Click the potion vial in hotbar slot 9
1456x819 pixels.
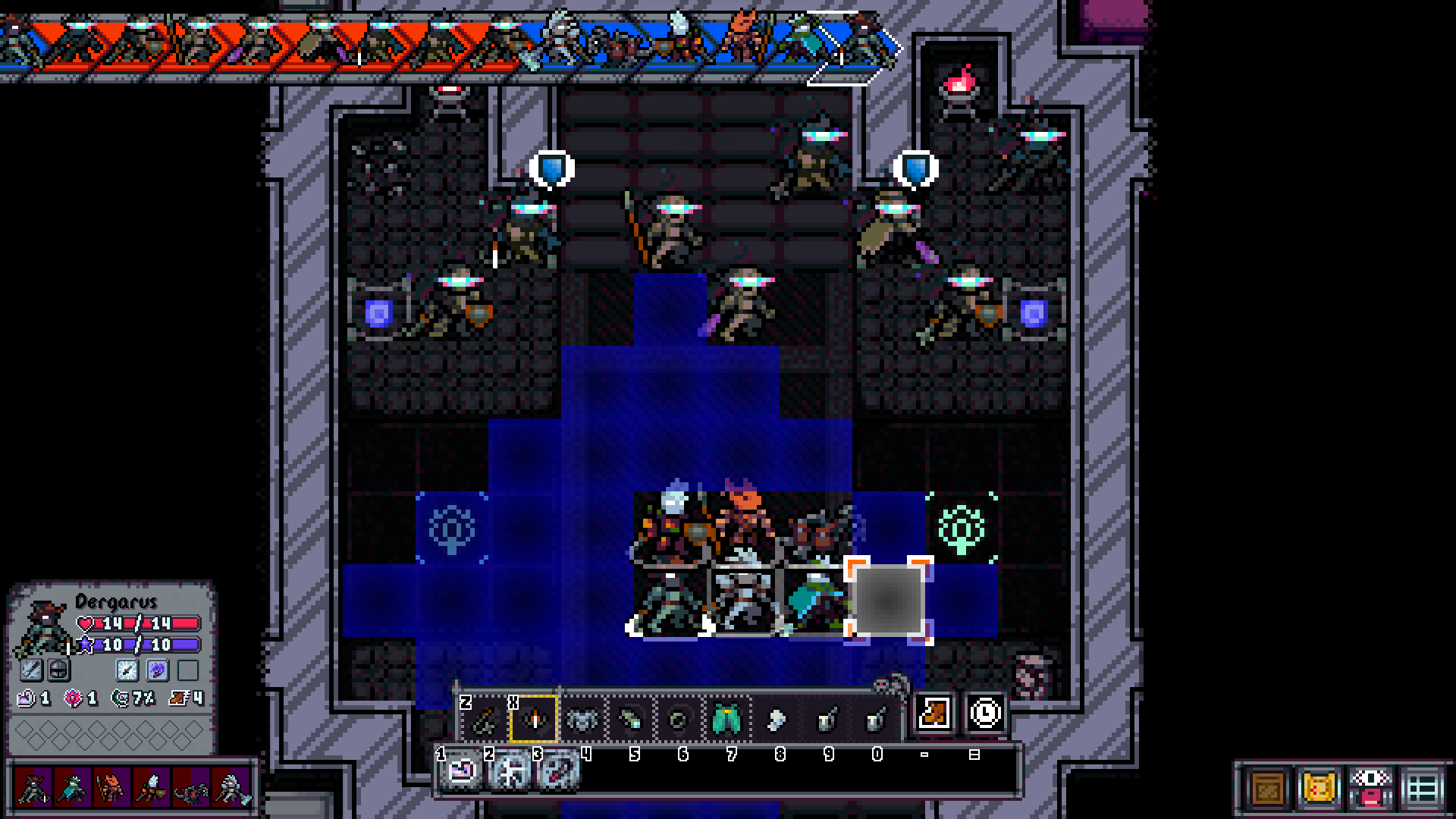pos(827,719)
